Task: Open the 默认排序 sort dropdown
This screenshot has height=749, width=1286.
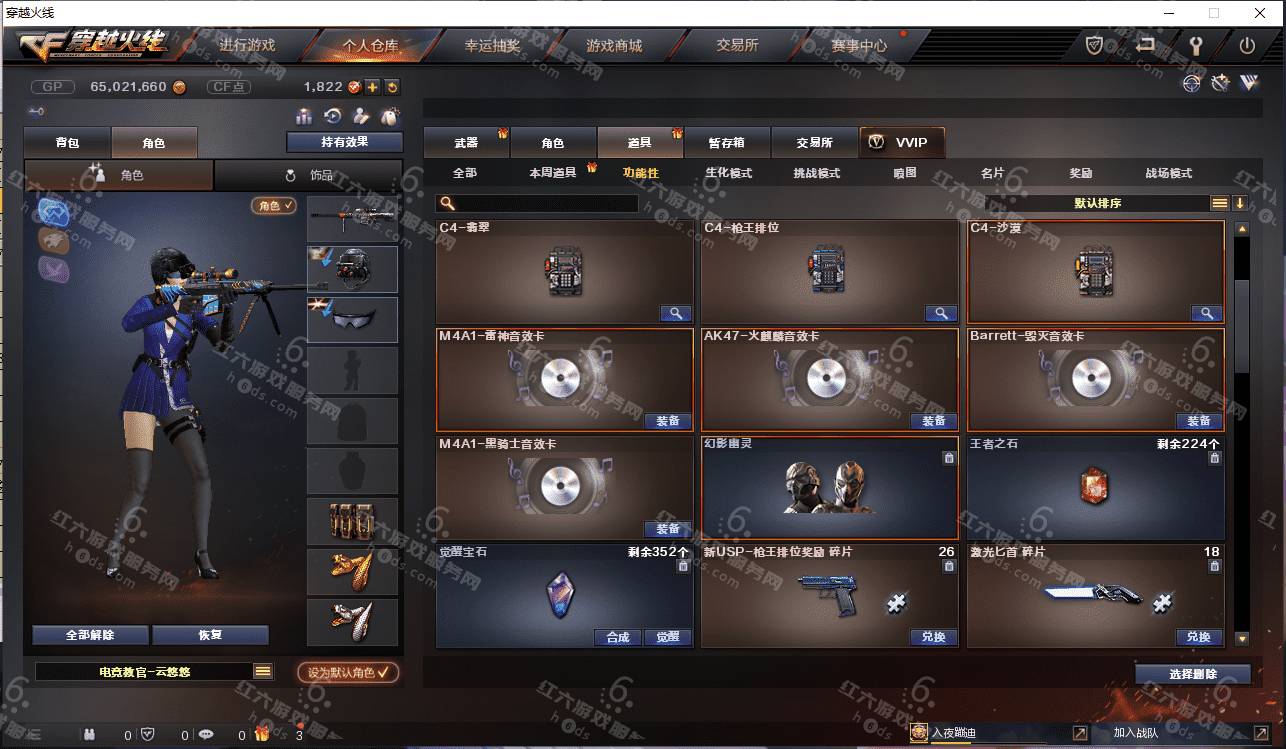Action: pos(1097,203)
